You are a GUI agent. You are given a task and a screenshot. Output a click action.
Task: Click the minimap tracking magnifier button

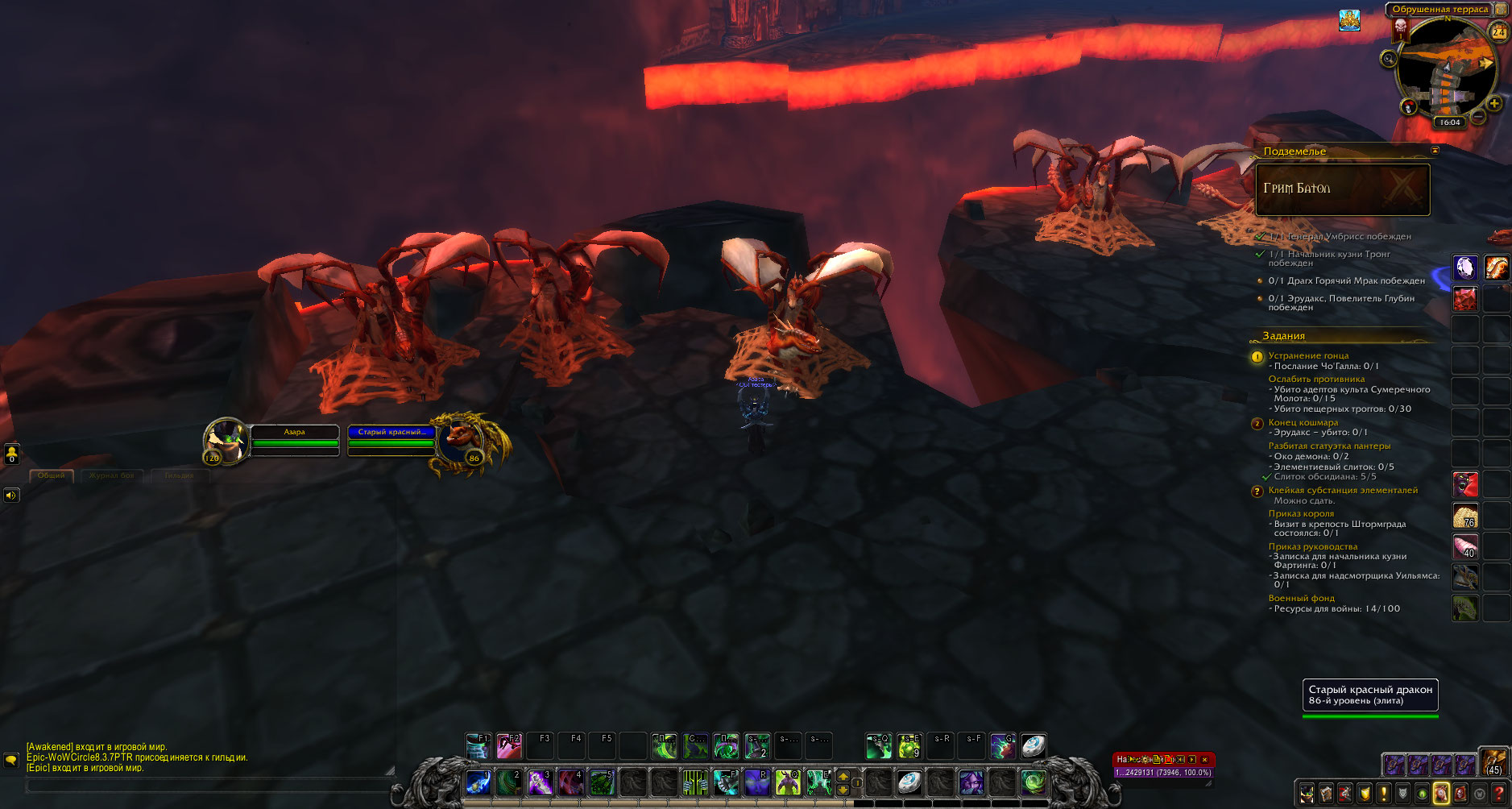click(1388, 58)
